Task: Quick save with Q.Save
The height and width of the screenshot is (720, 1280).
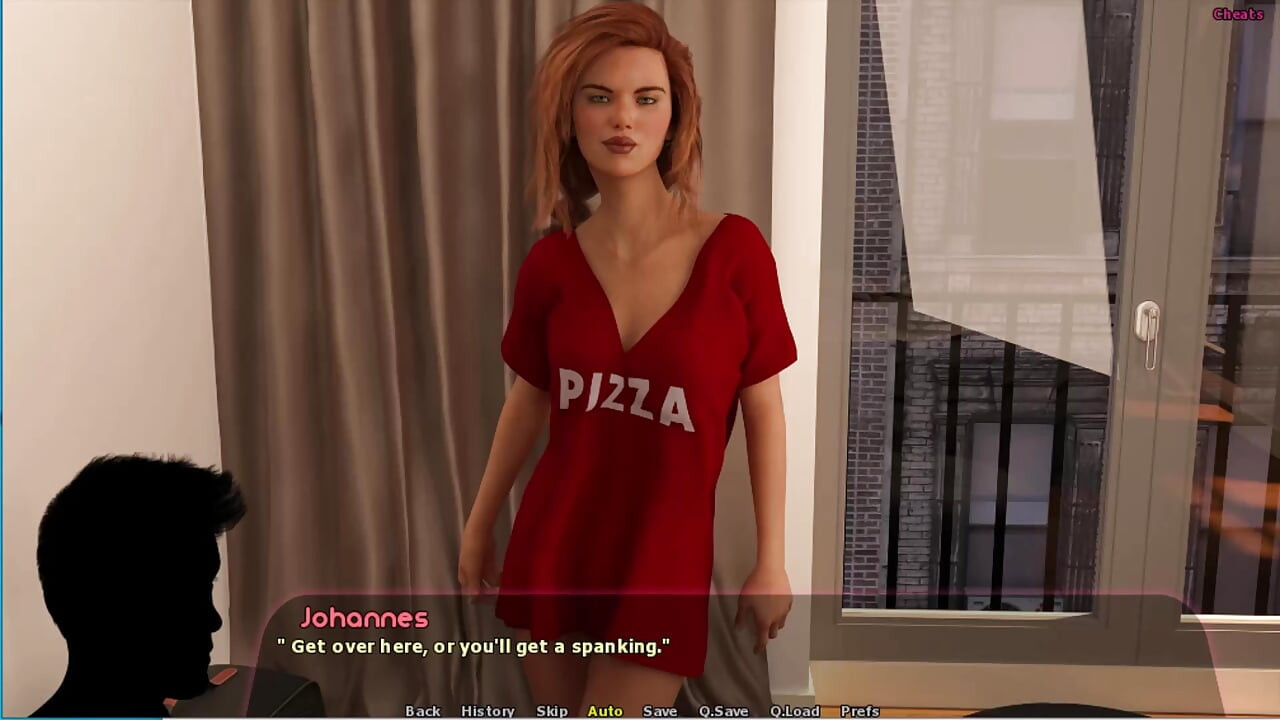Action: pos(723,711)
